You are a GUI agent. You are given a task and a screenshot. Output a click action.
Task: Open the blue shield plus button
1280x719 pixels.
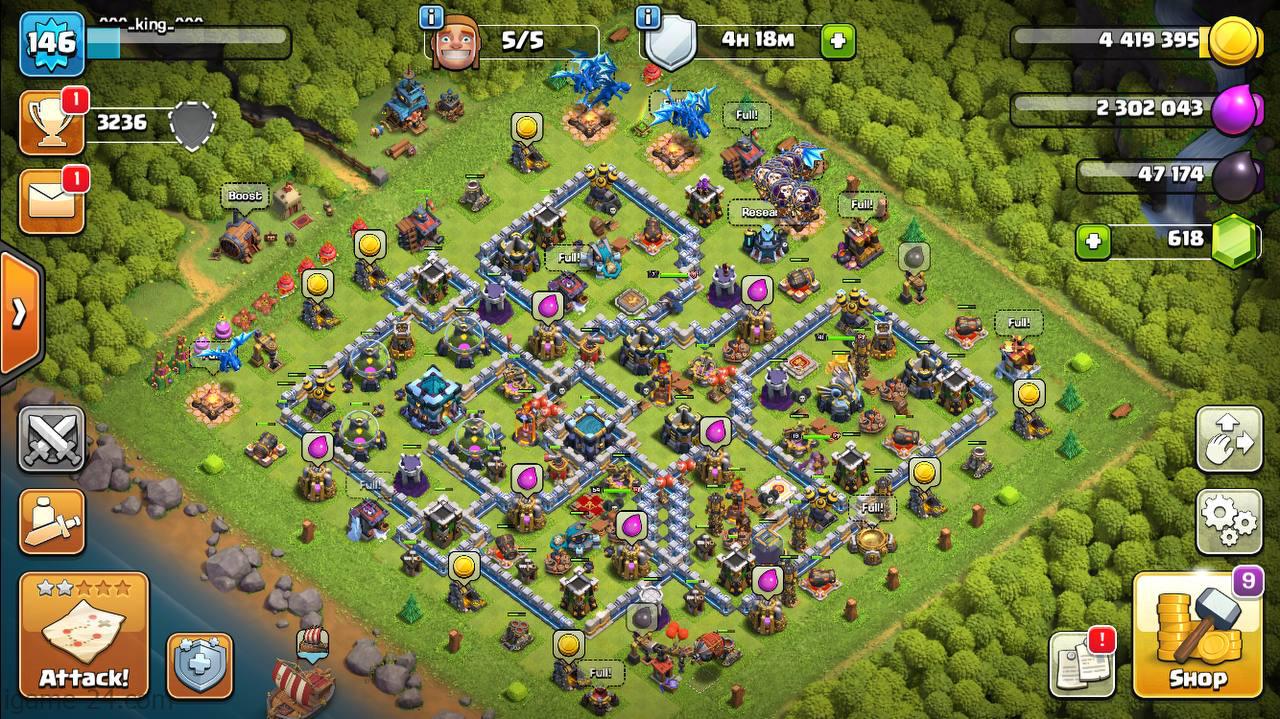tap(199, 664)
